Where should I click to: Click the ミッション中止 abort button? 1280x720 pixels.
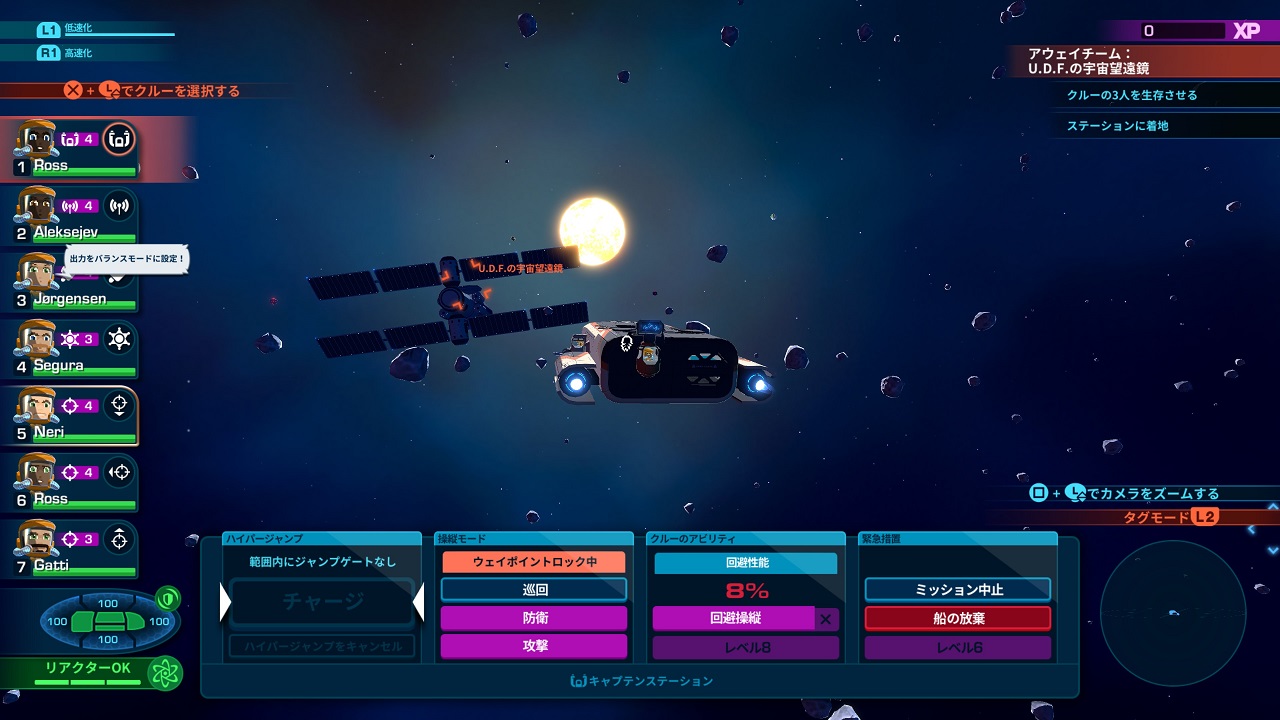tap(958, 590)
